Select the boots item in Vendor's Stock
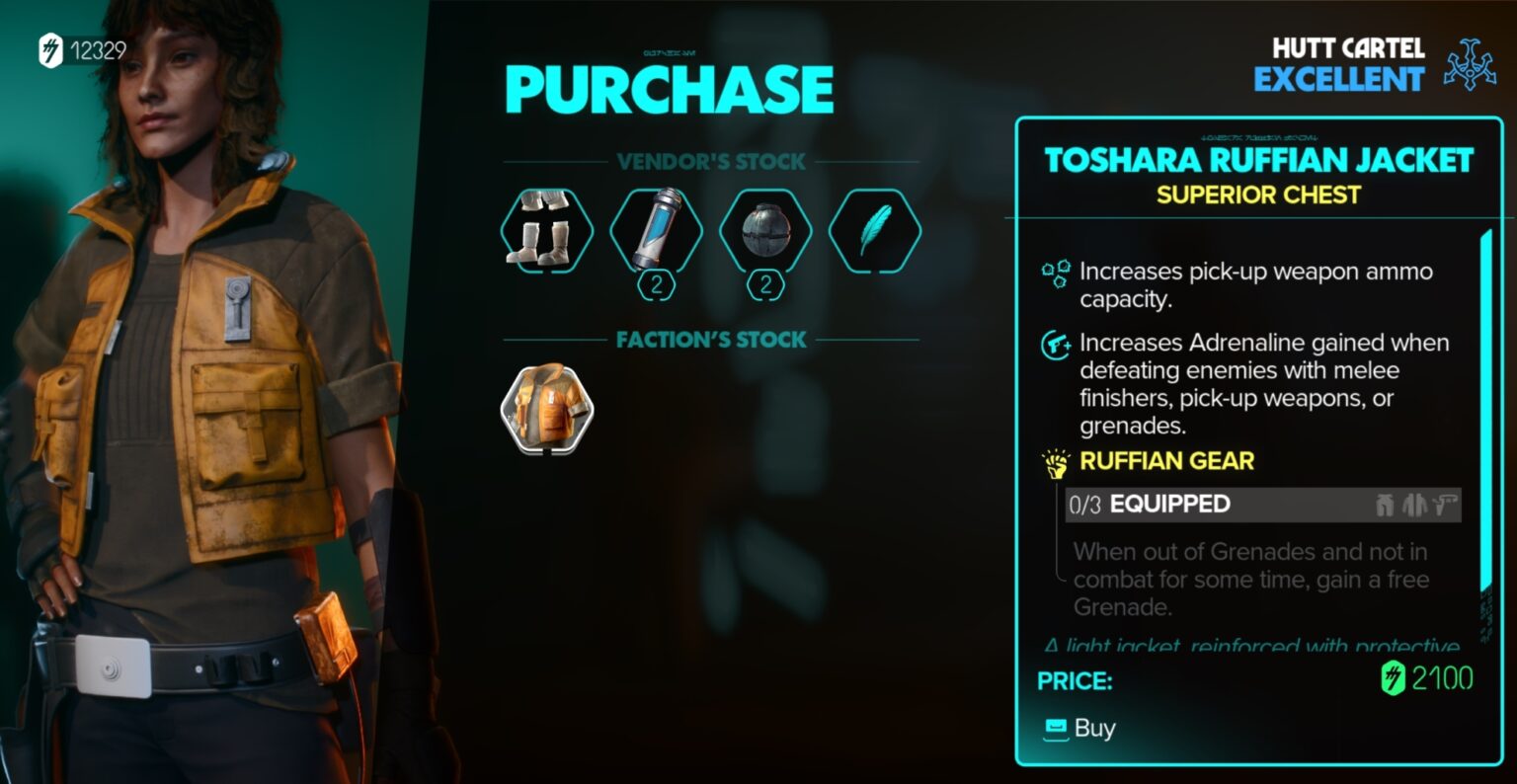 545,231
